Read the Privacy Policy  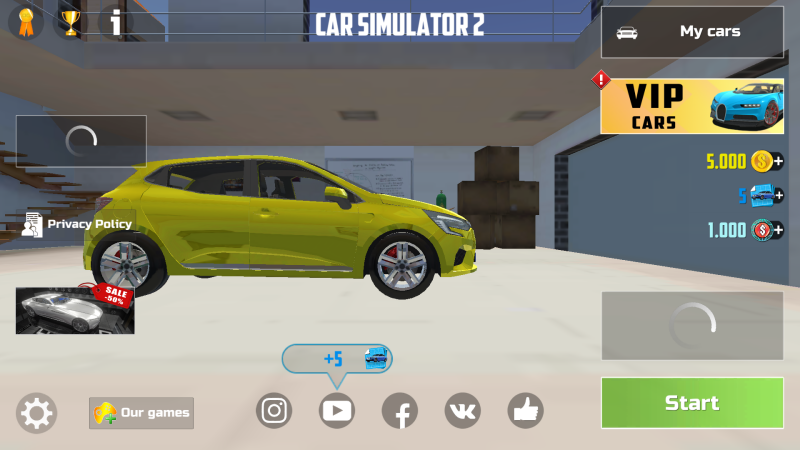click(77, 224)
